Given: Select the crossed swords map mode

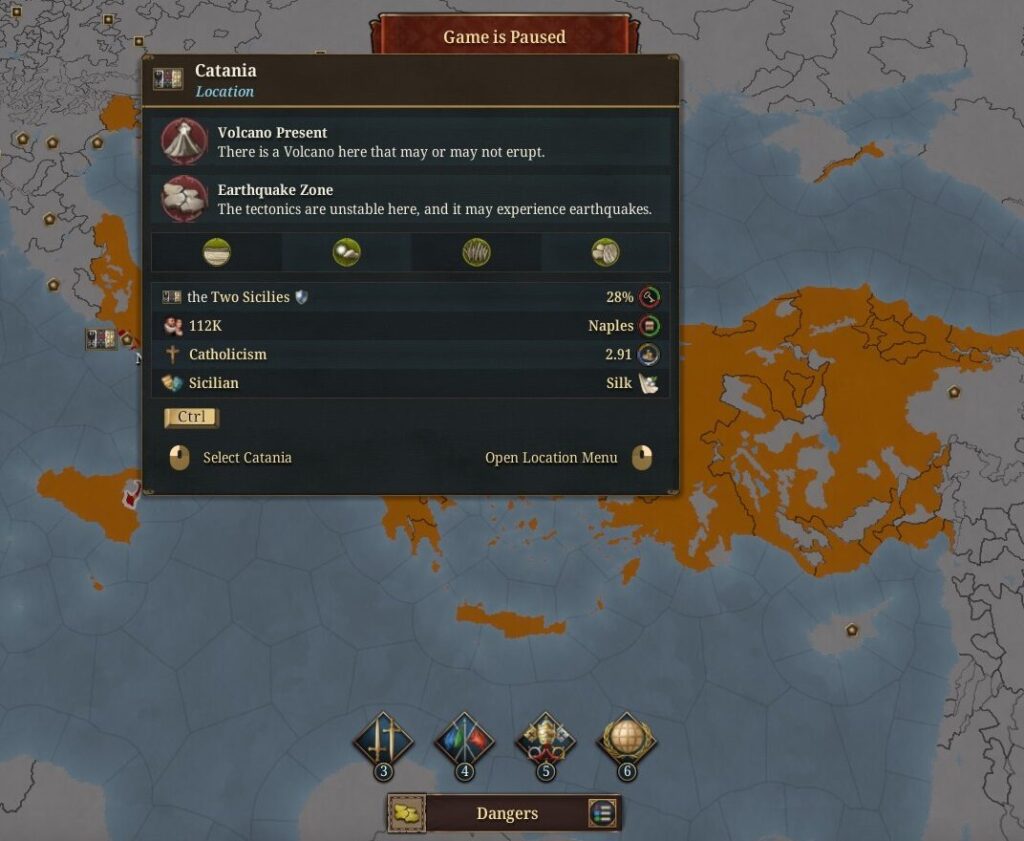Looking at the screenshot, I should click(383, 741).
